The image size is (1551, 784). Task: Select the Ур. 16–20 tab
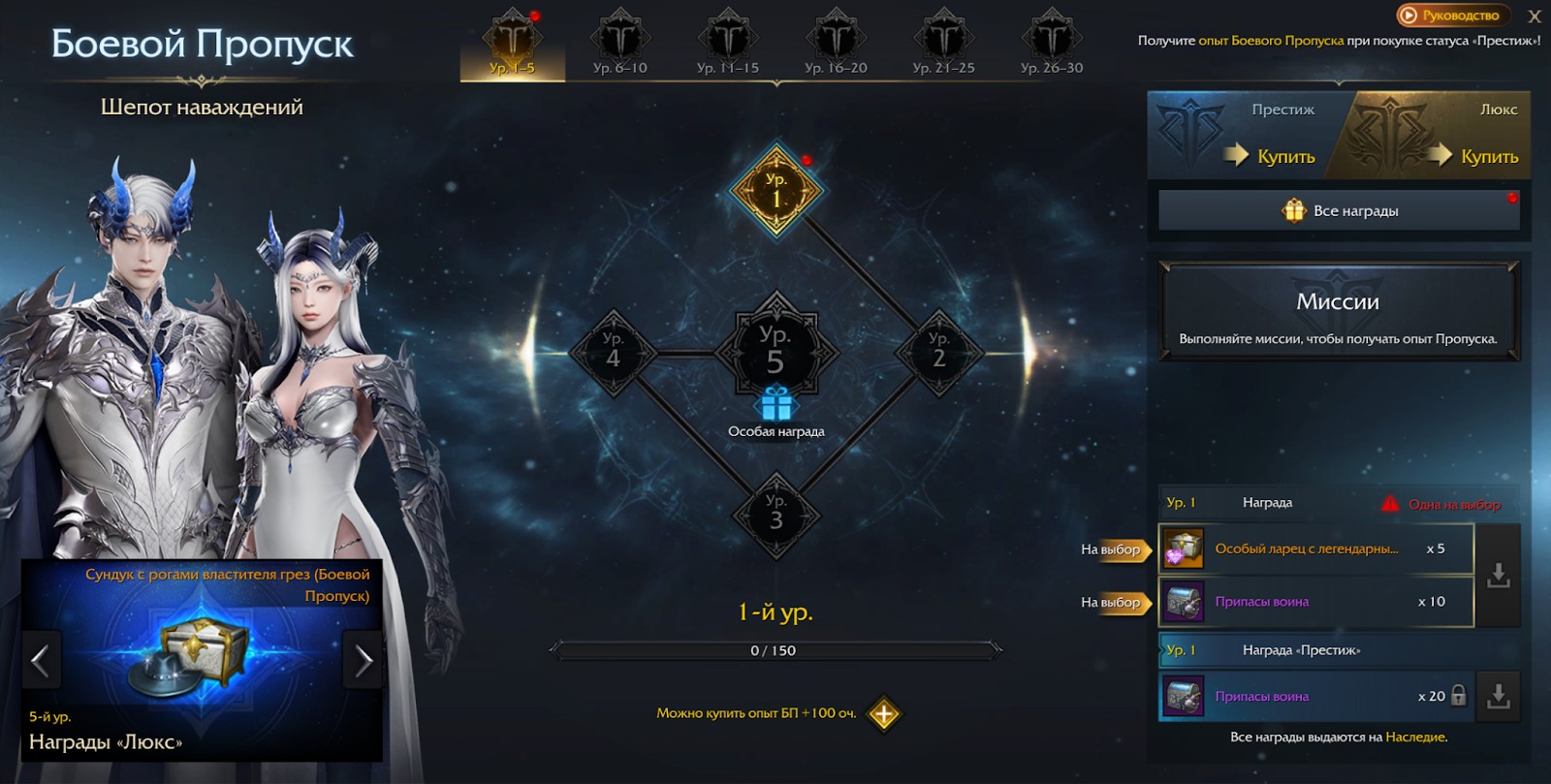tap(836, 46)
